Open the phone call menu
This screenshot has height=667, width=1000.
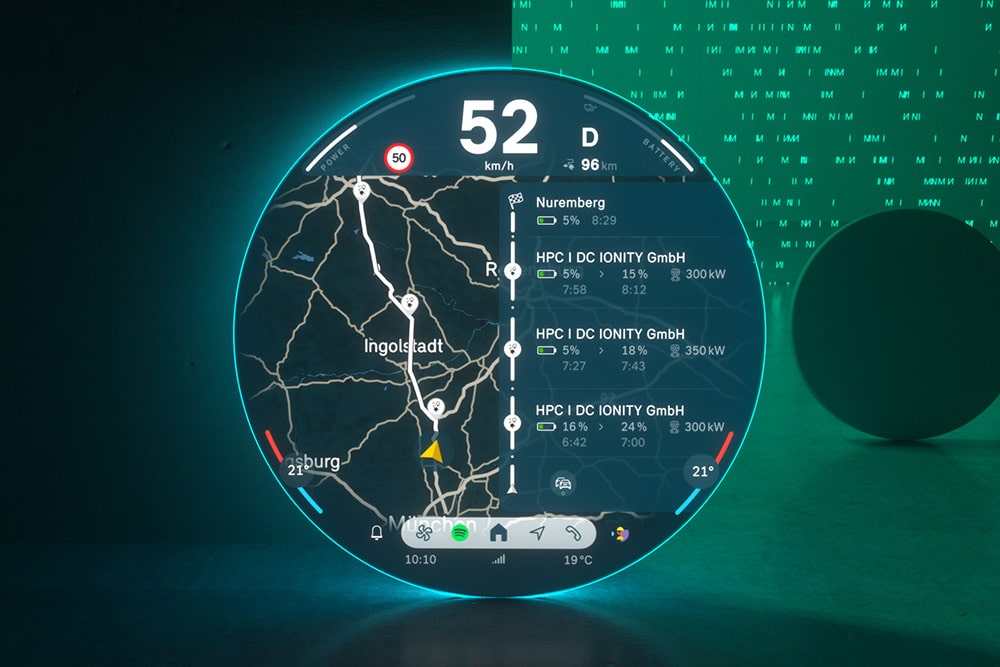[573, 533]
